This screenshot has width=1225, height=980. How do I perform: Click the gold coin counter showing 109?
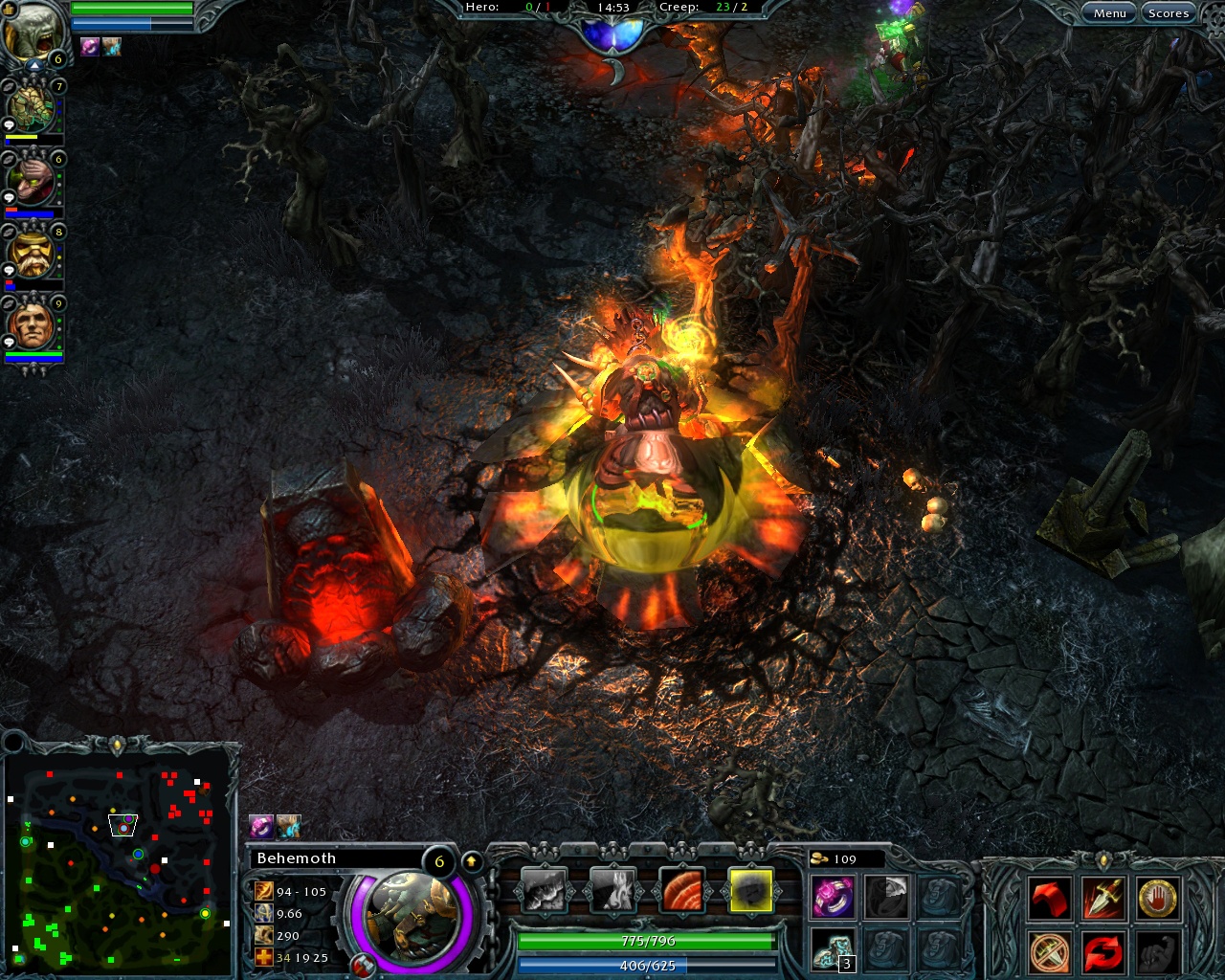coord(846,859)
